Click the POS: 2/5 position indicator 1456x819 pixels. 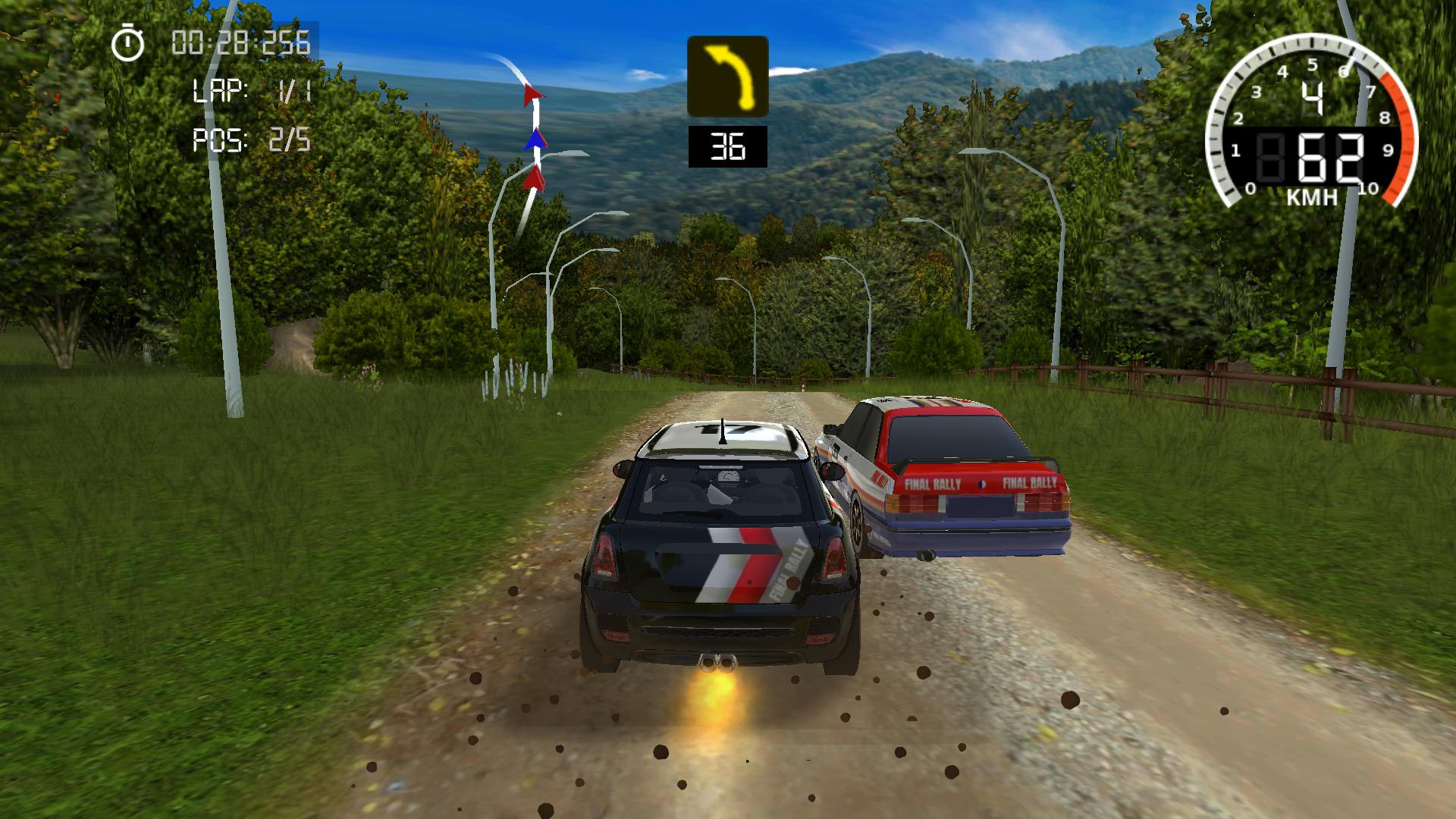(253, 140)
